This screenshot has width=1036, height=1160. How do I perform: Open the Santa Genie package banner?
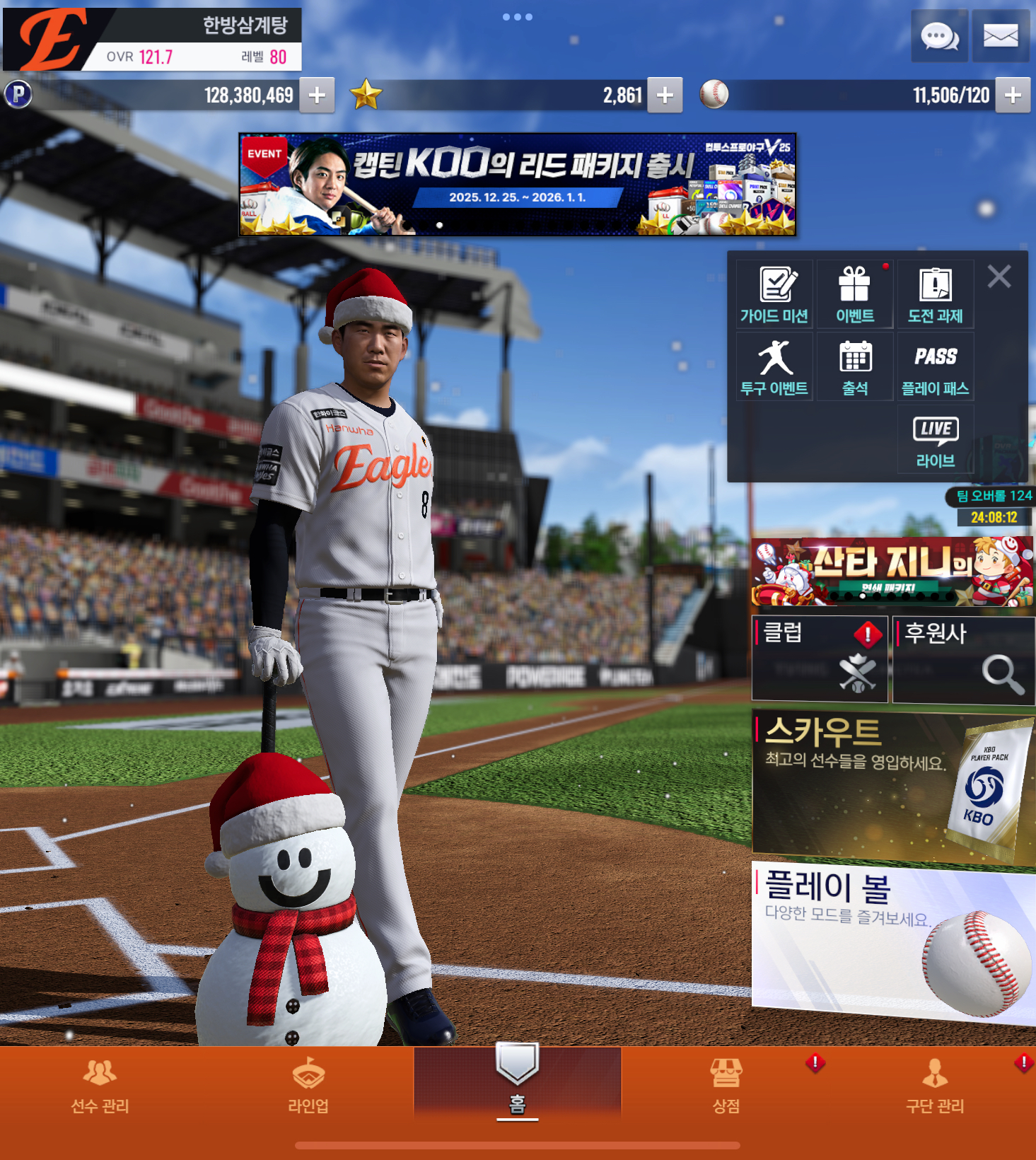click(892, 572)
